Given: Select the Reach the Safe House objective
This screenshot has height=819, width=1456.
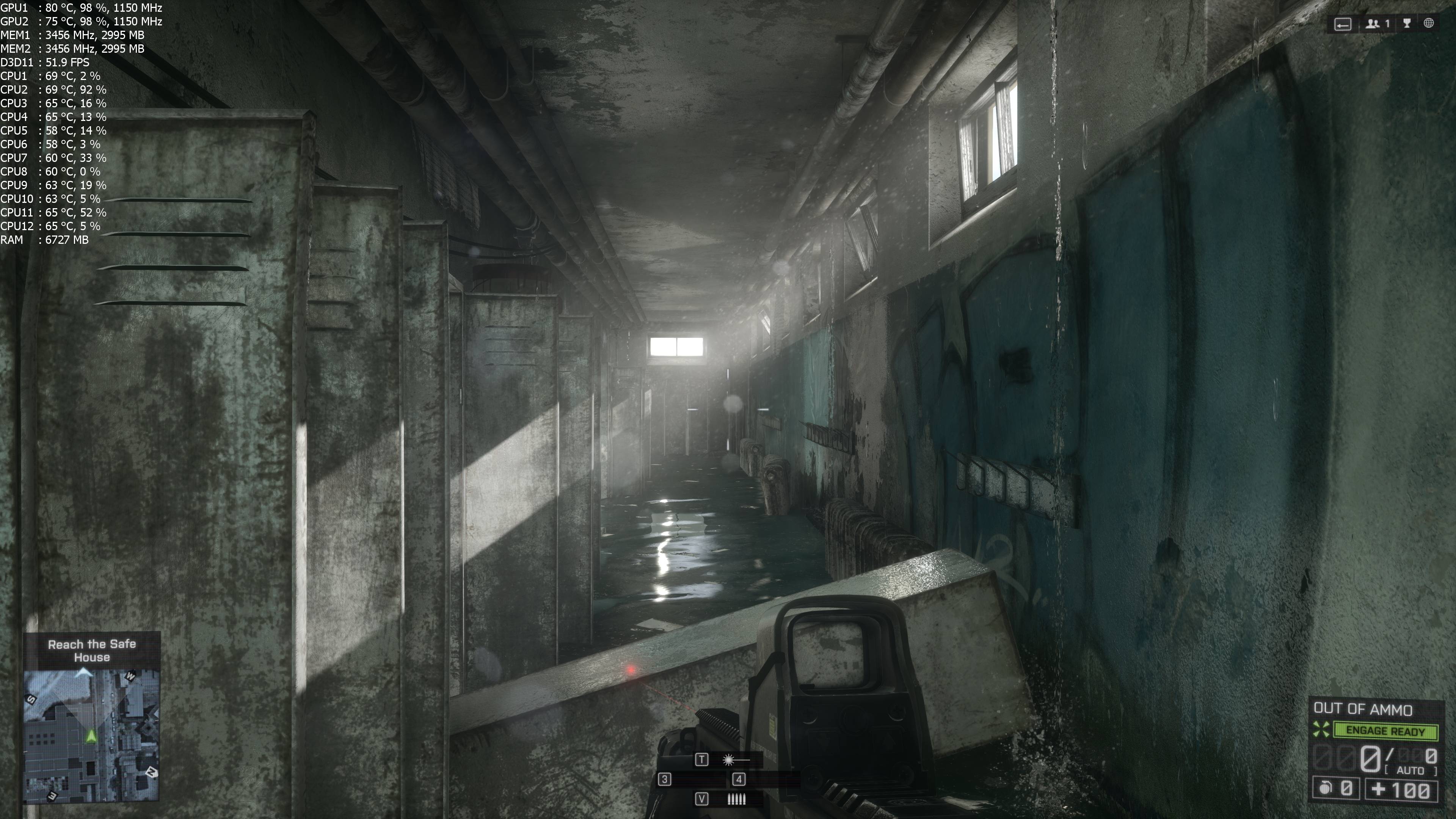Looking at the screenshot, I should point(91,651).
